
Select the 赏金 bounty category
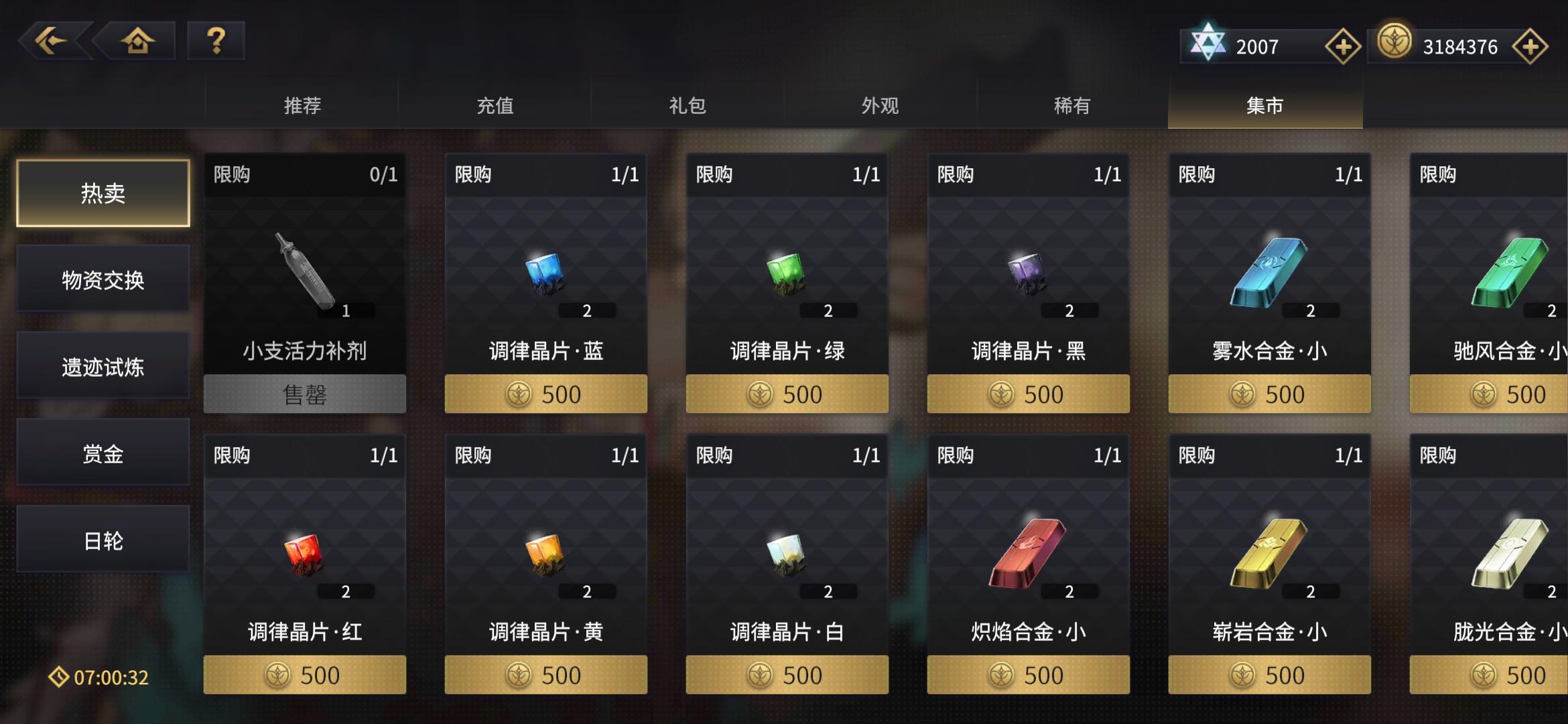point(103,452)
